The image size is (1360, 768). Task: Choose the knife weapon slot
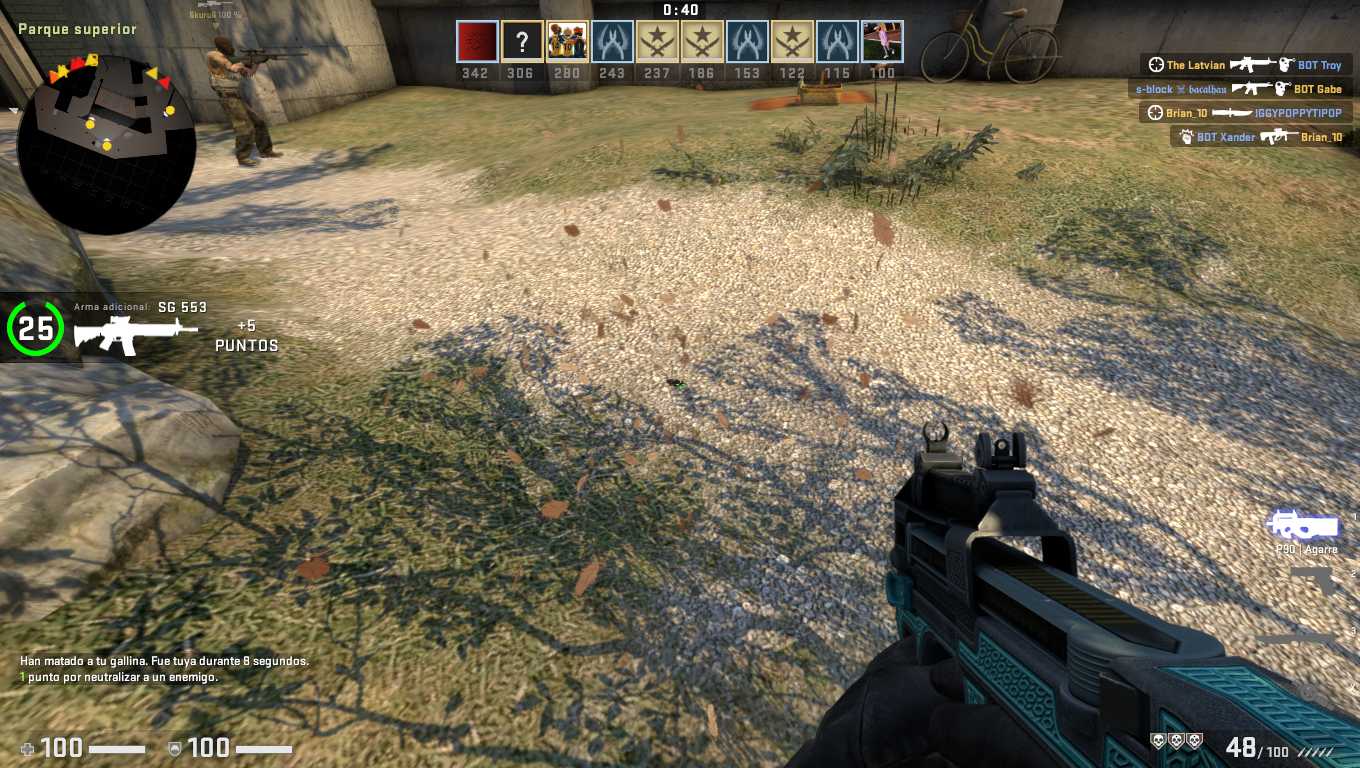tap(1296, 637)
